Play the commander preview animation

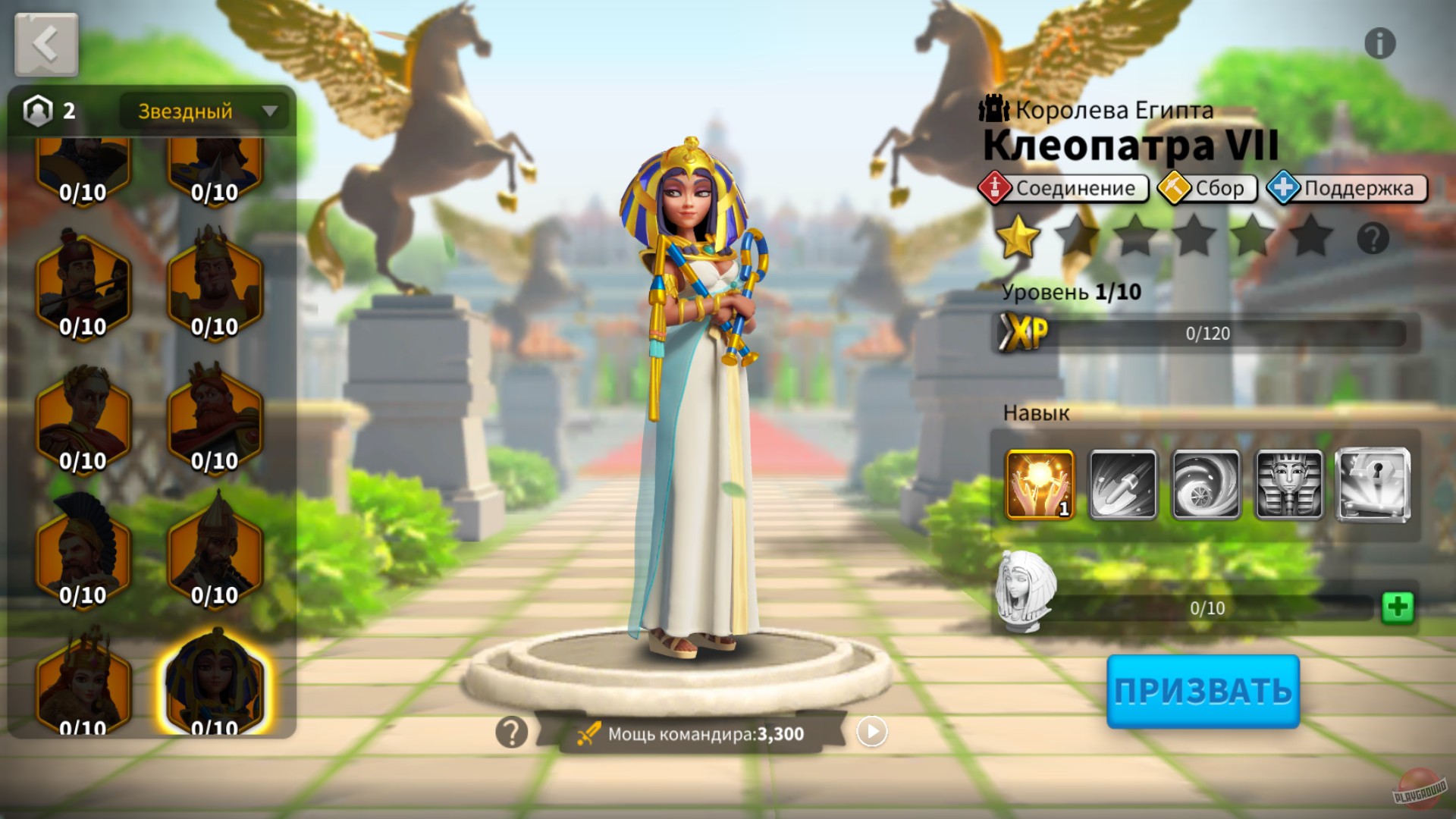pos(871,731)
